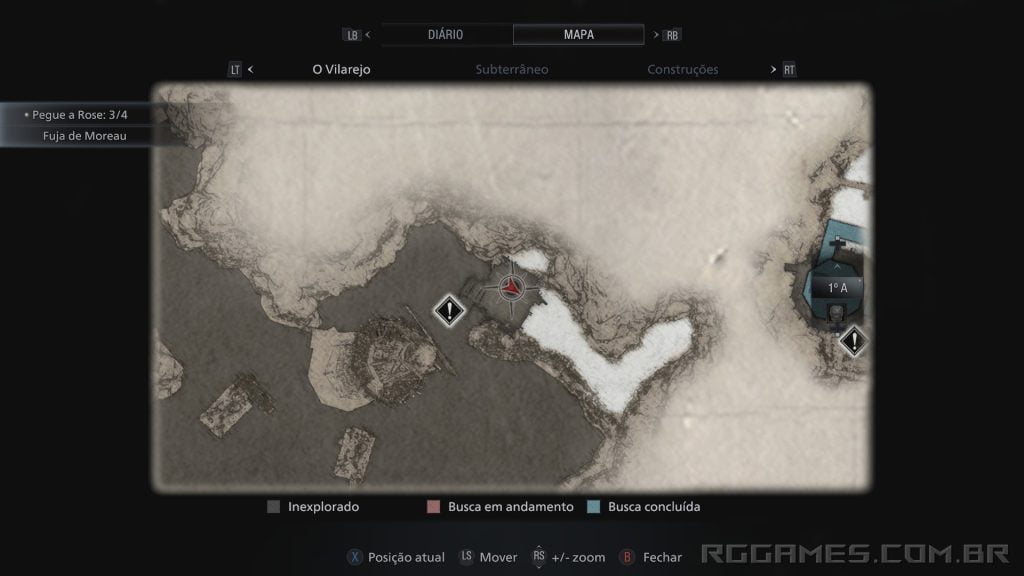Click the Fuja de Moreau objective
1024x576 pixels.
[85, 136]
